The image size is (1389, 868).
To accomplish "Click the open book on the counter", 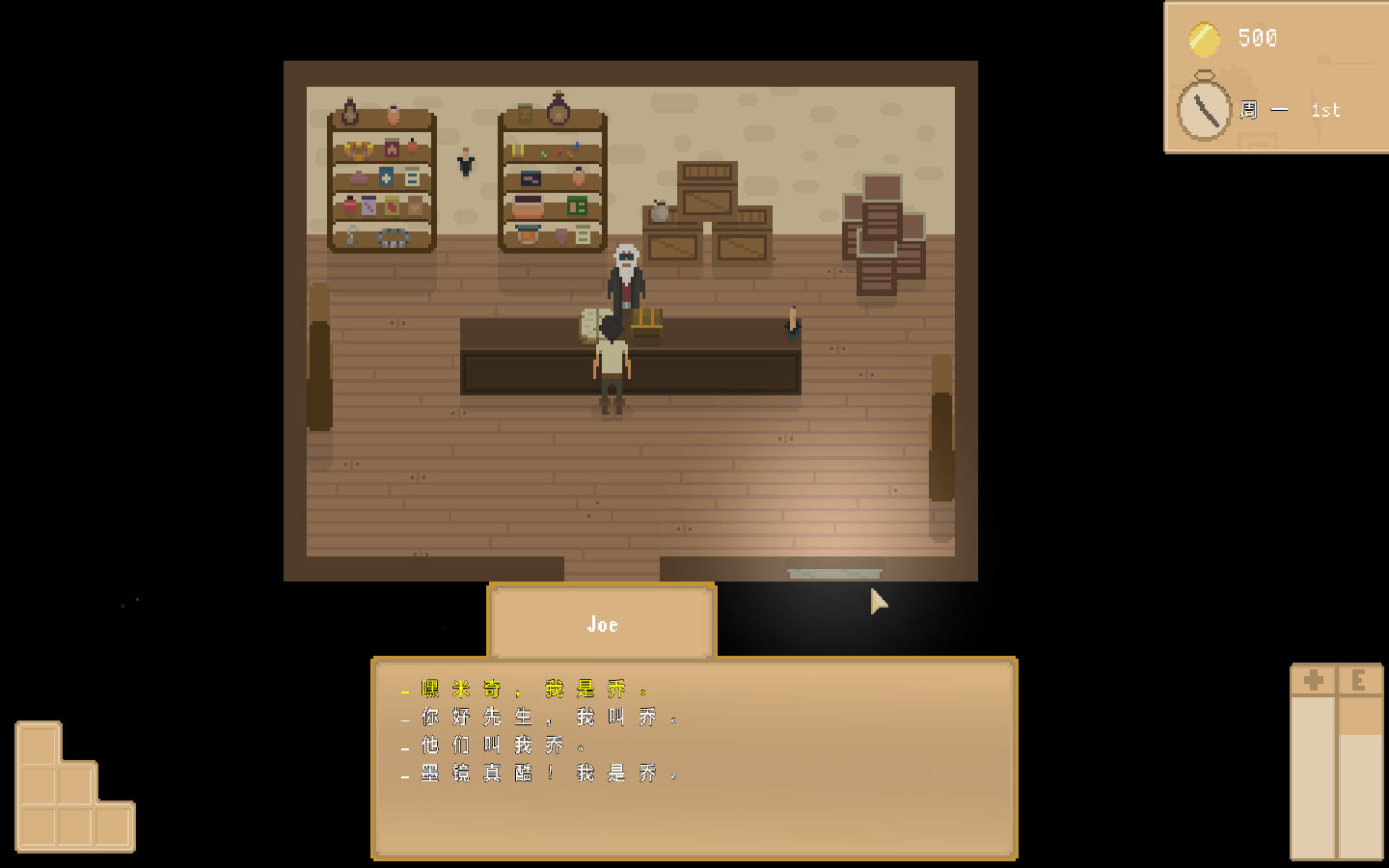I will 592,323.
